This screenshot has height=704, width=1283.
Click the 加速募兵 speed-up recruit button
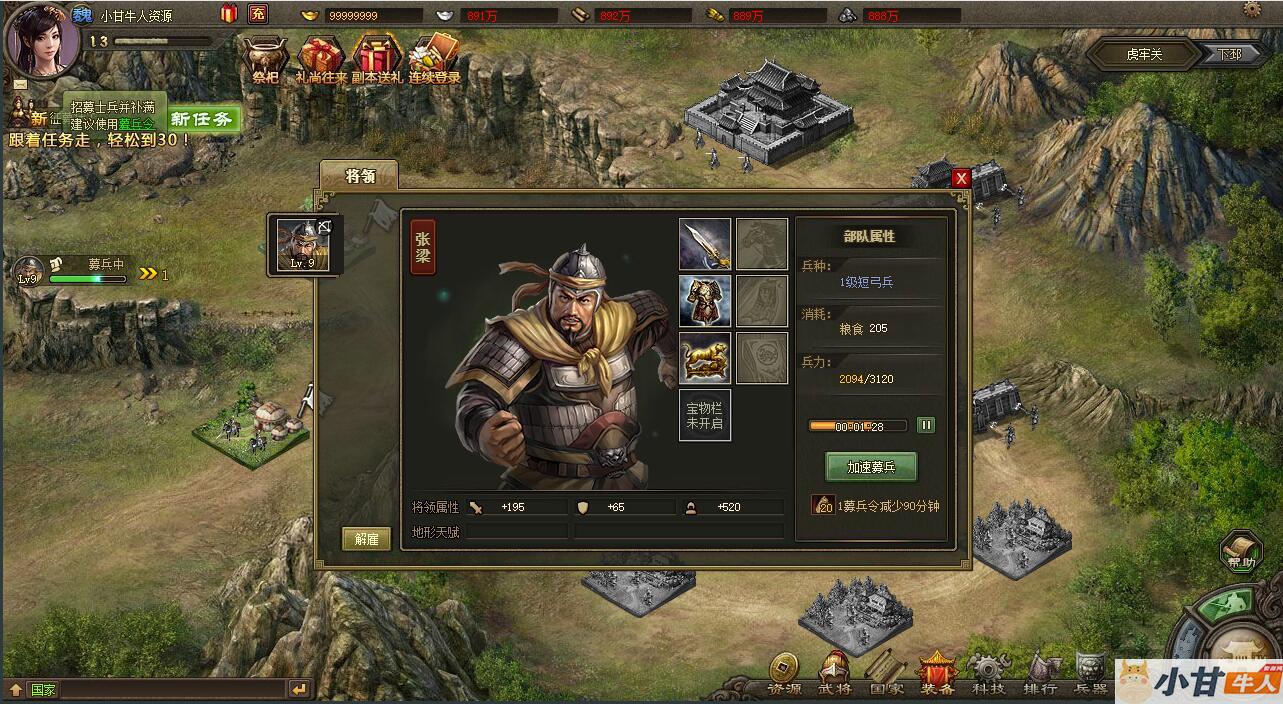[x=870, y=467]
